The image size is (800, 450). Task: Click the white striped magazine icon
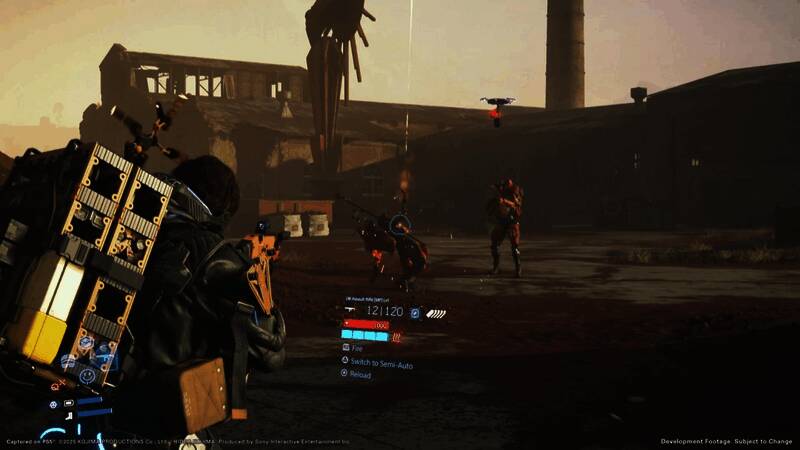[x=435, y=313]
